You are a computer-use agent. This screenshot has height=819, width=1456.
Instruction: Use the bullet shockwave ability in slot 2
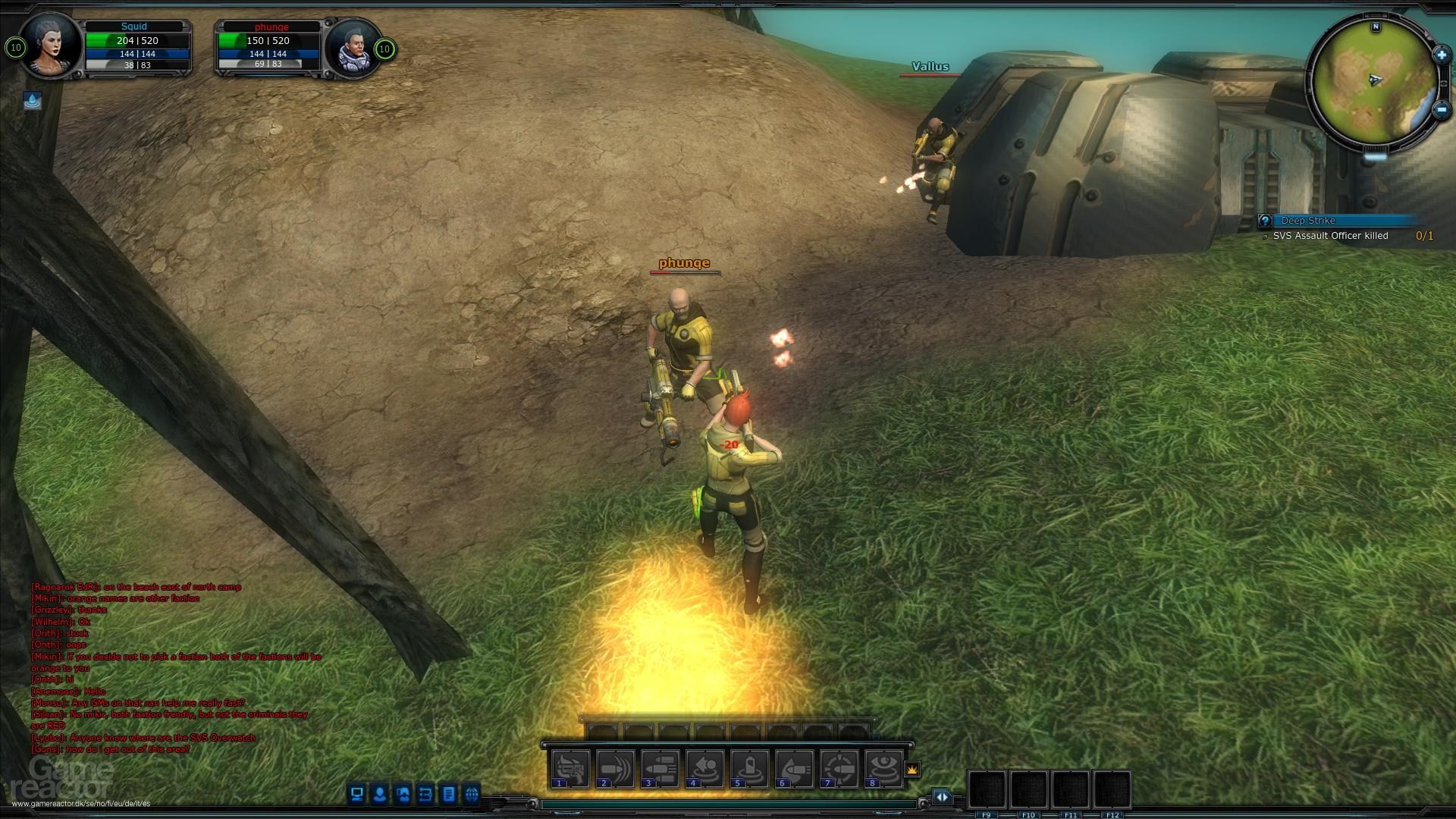click(x=616, y=769)
